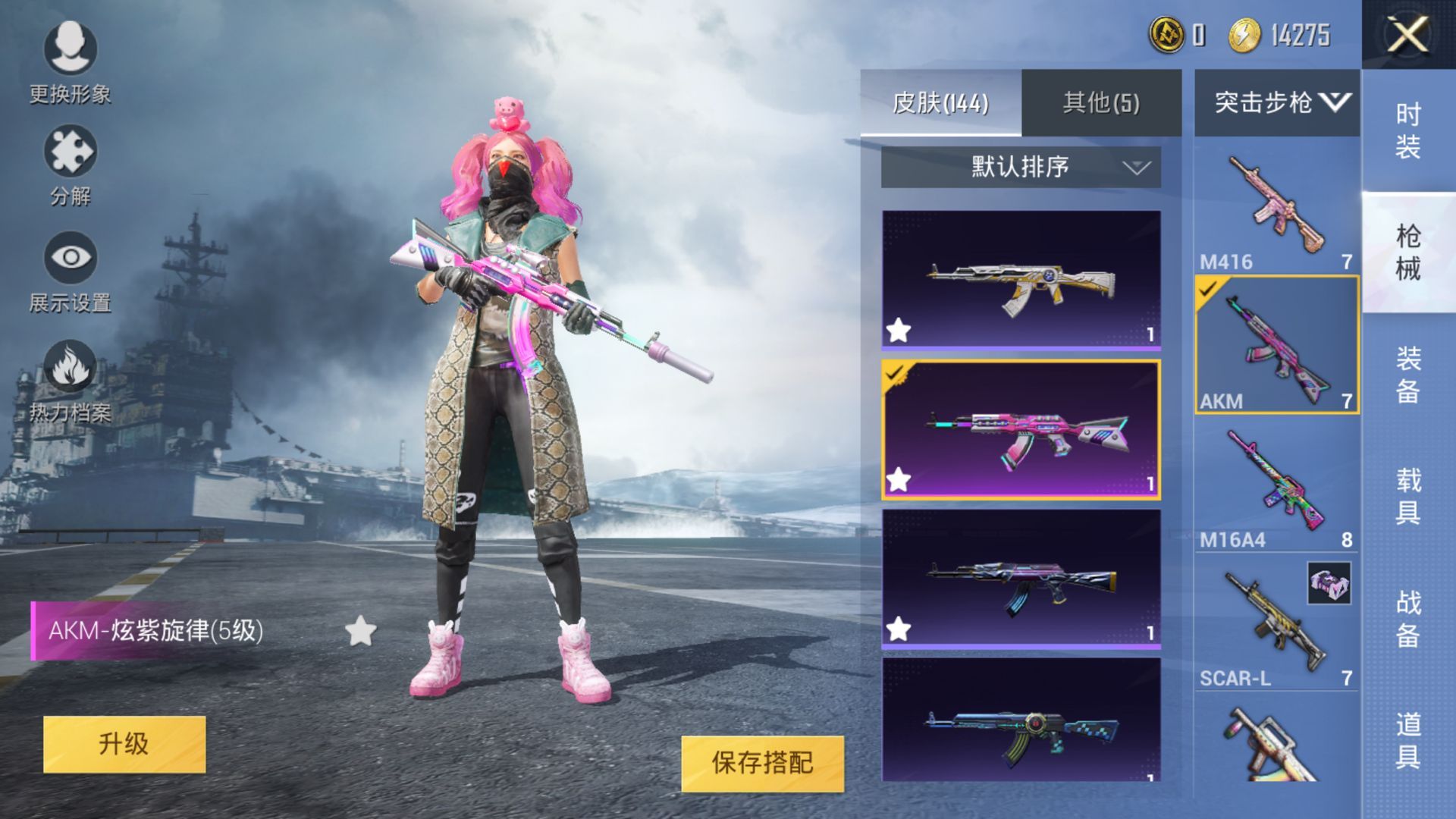Viewport: 1456px width, 819px height.
Task: Save the loadout with 保存搭配
Action: [762, 763]
